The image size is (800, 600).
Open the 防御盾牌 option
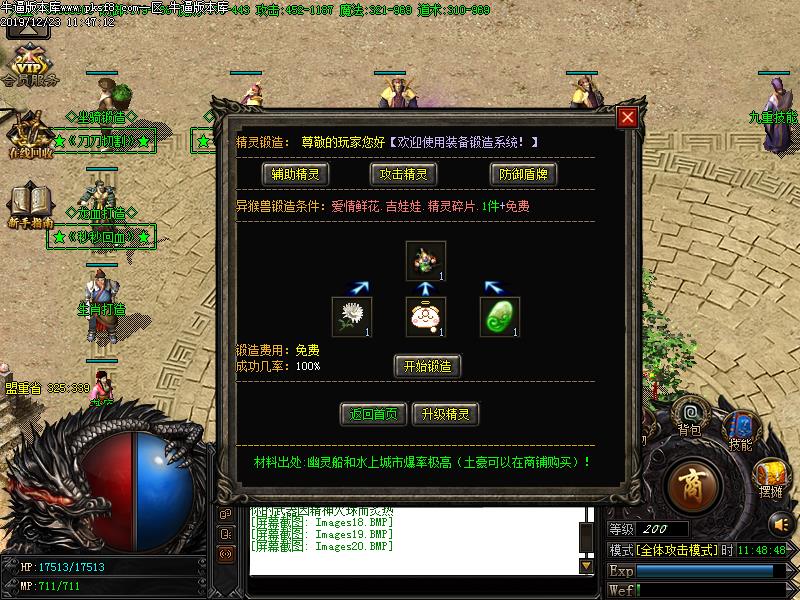coord(524,174)
